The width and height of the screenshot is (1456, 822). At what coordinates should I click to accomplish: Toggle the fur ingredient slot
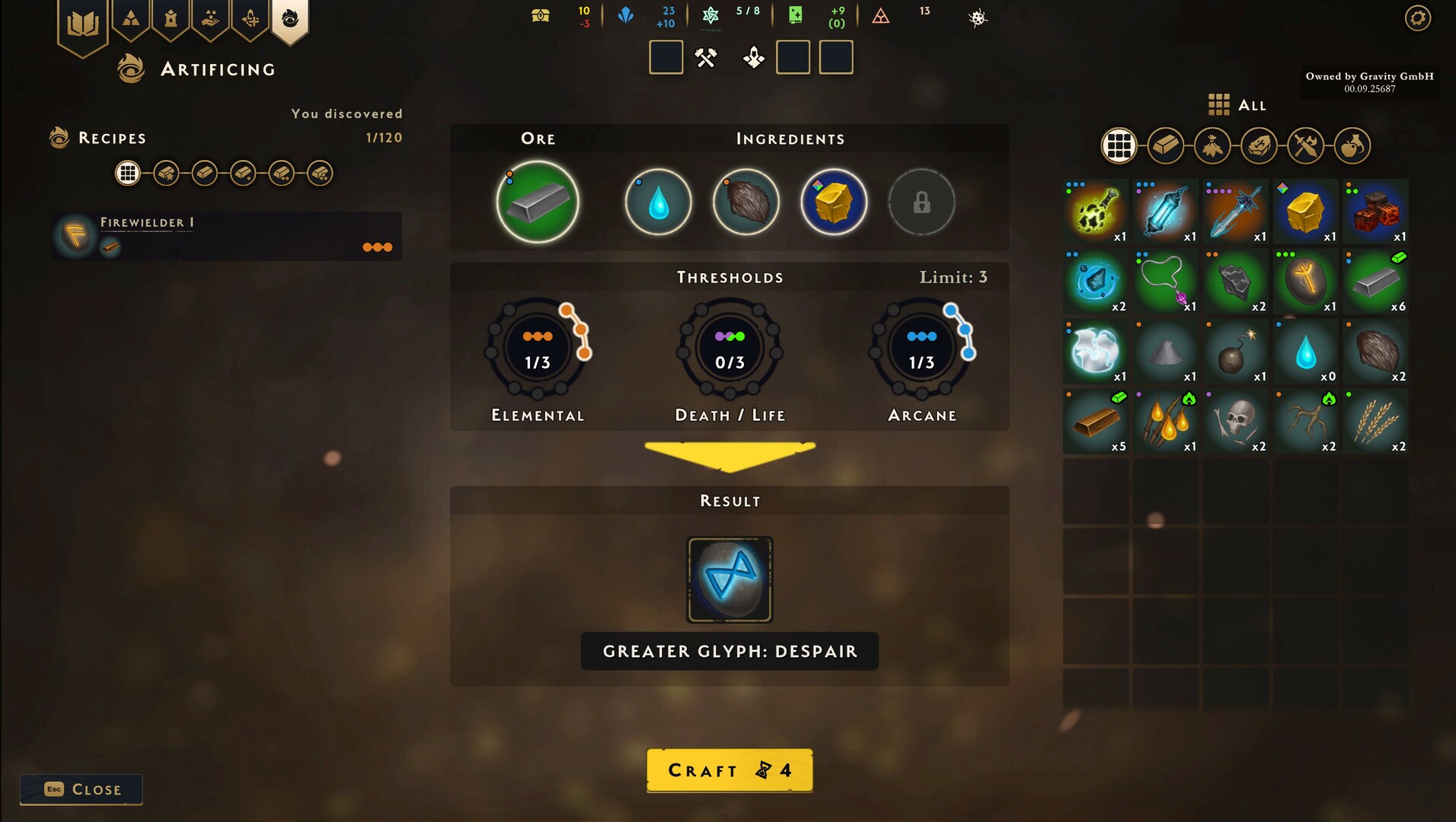(x=747, y=202)
